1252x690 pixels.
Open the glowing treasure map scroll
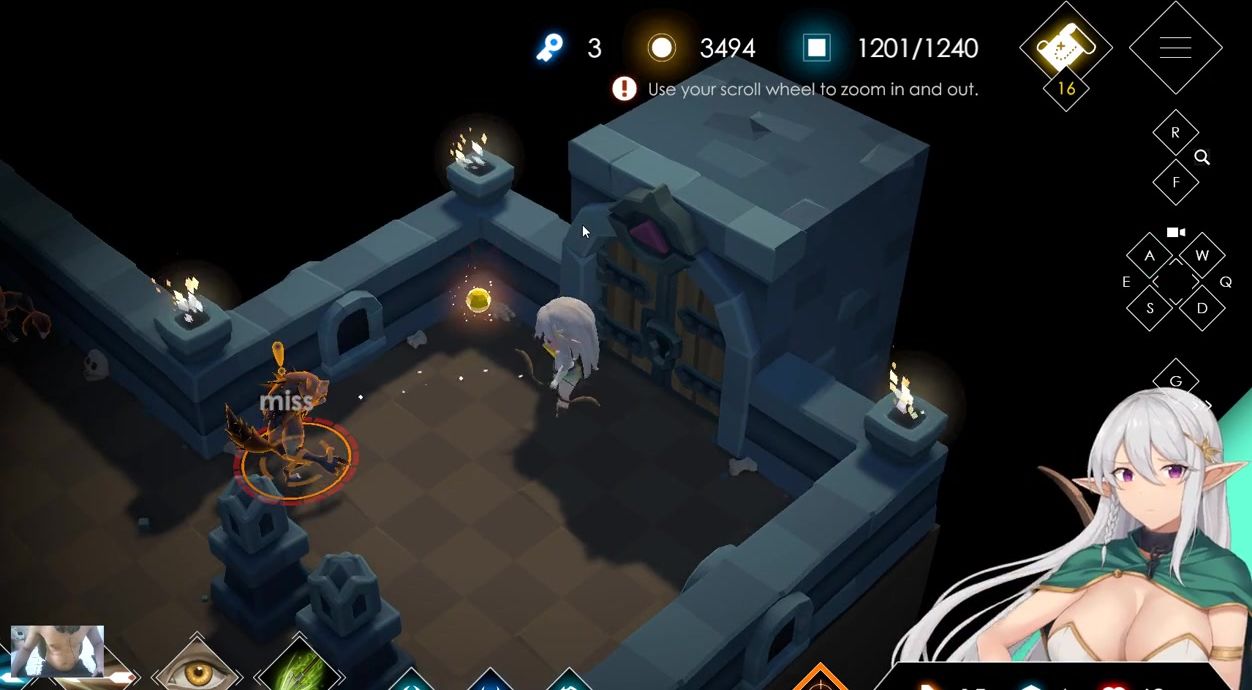coord(1065,46)
